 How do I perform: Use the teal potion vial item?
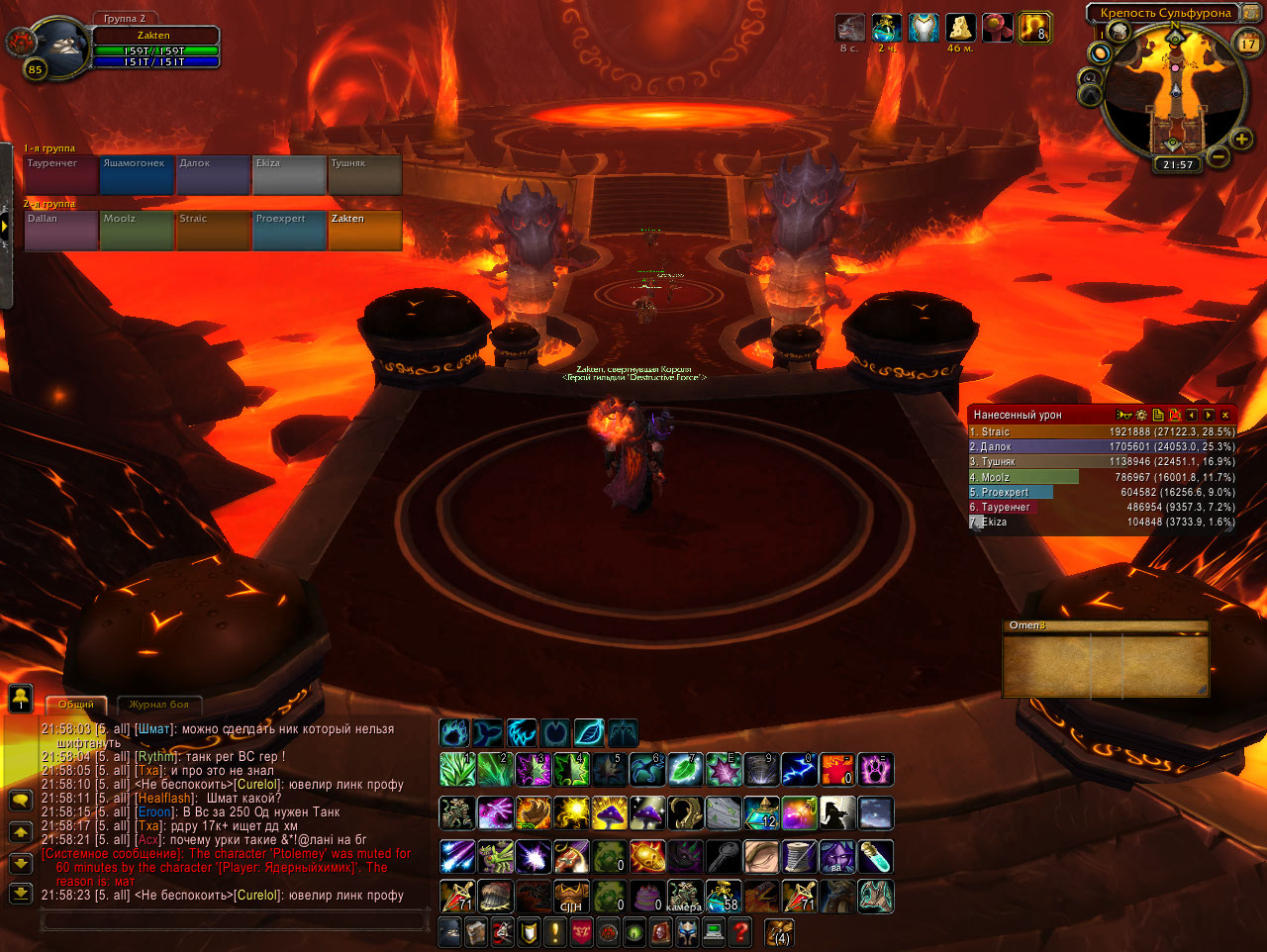[x=876, y=856]
